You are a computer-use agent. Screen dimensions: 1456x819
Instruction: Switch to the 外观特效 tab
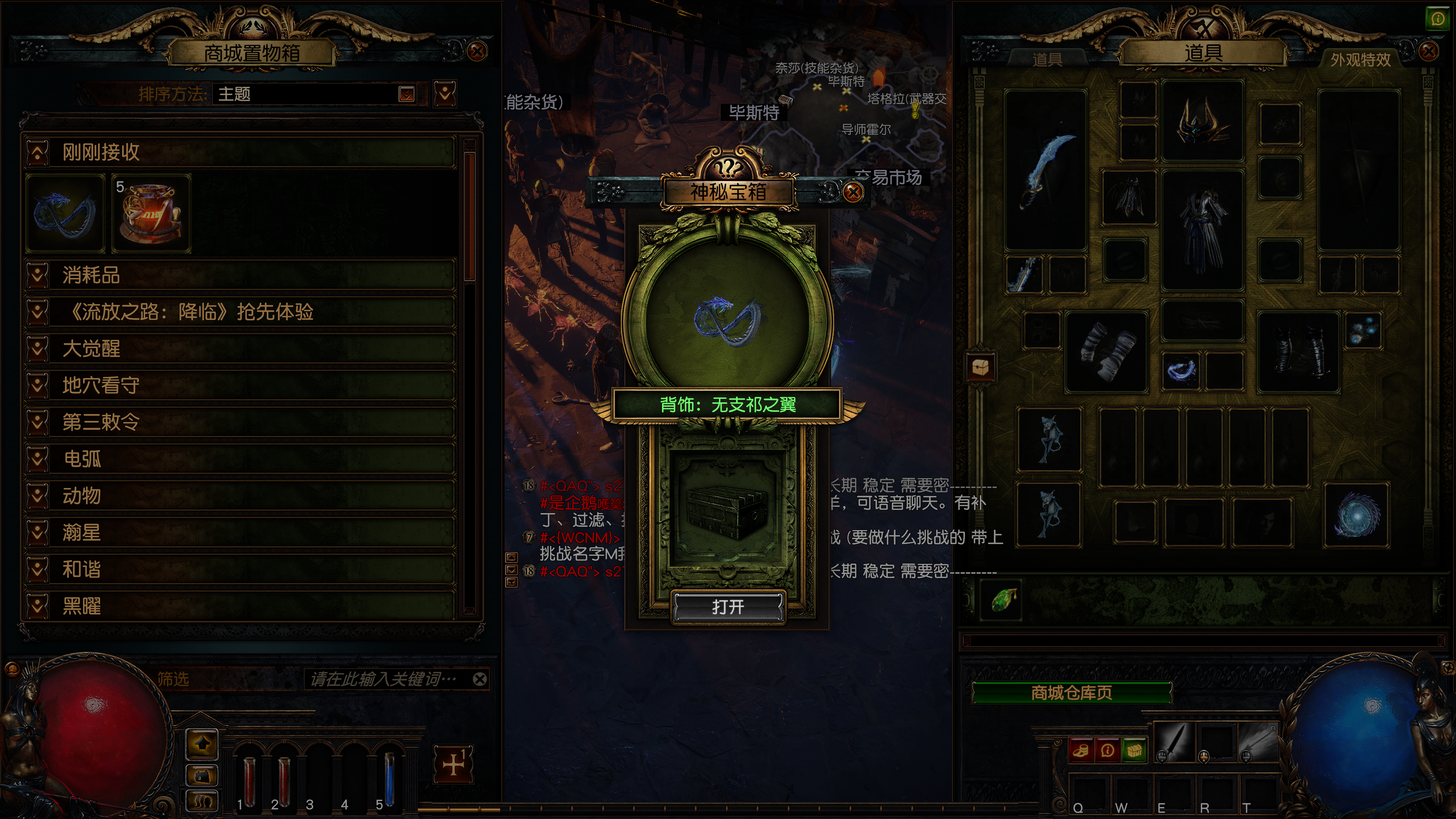(1360, 60)
